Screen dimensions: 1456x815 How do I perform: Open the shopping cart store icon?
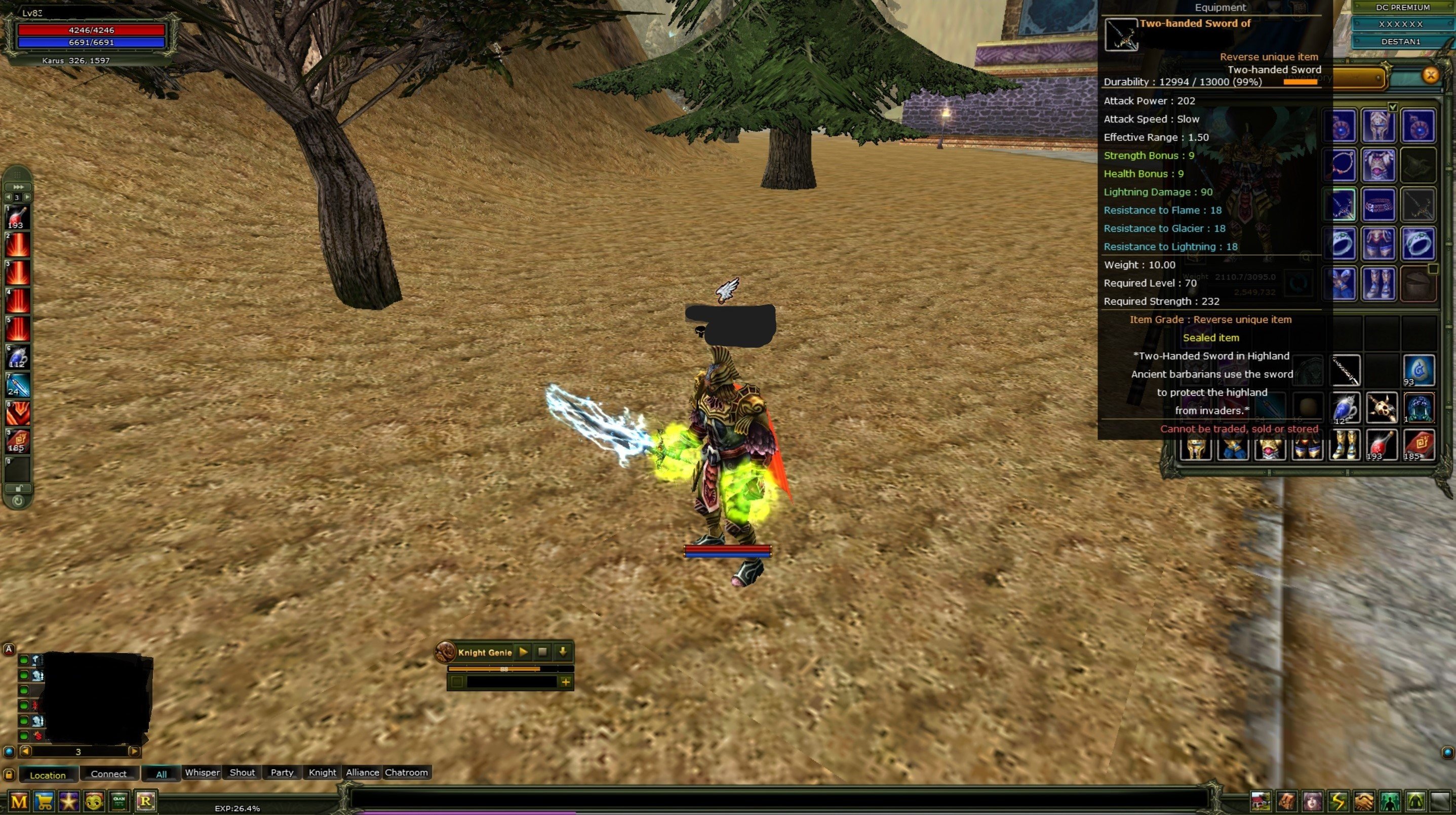[44, 800]
